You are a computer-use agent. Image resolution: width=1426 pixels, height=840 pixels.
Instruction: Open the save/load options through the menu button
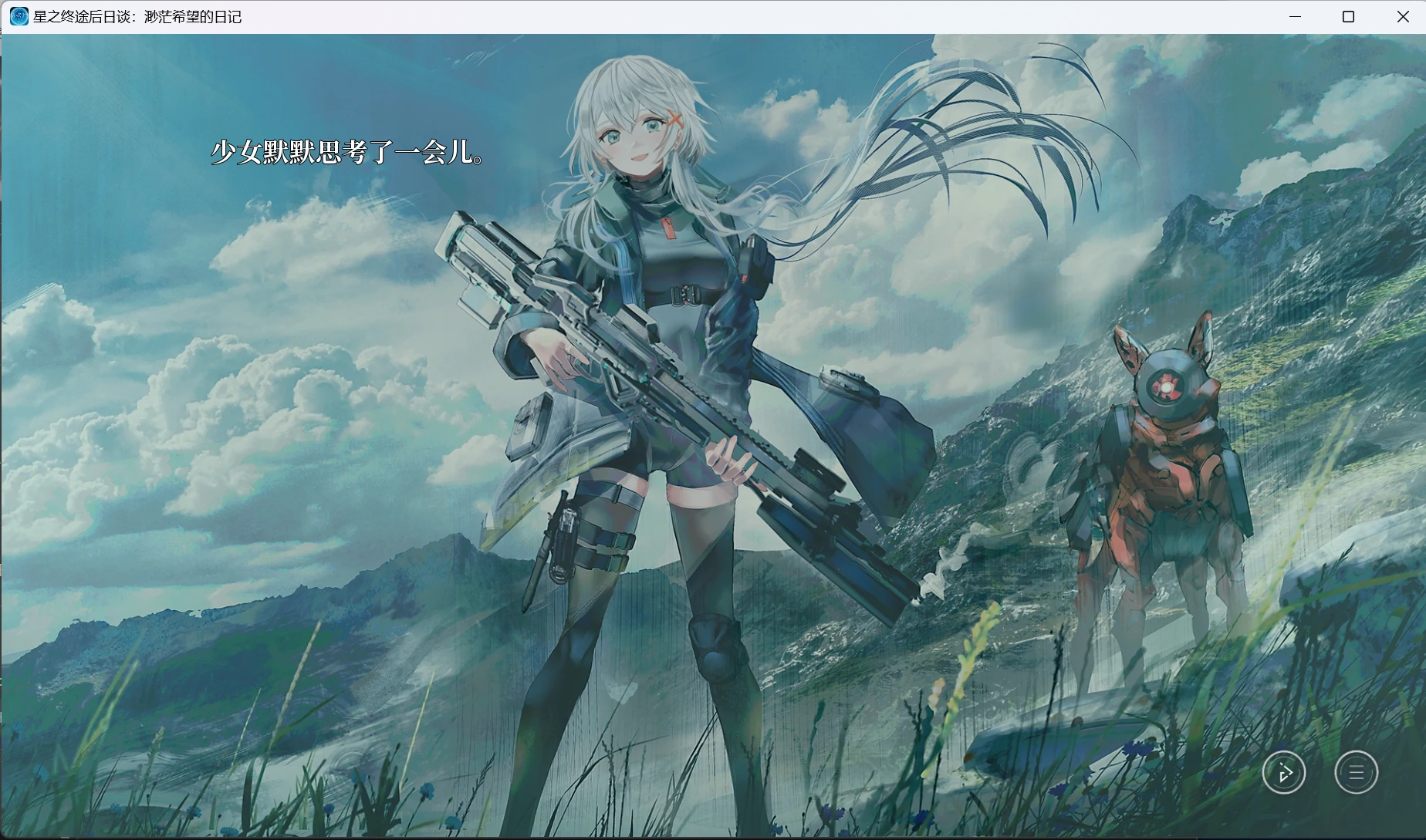tap(1355, 772)
